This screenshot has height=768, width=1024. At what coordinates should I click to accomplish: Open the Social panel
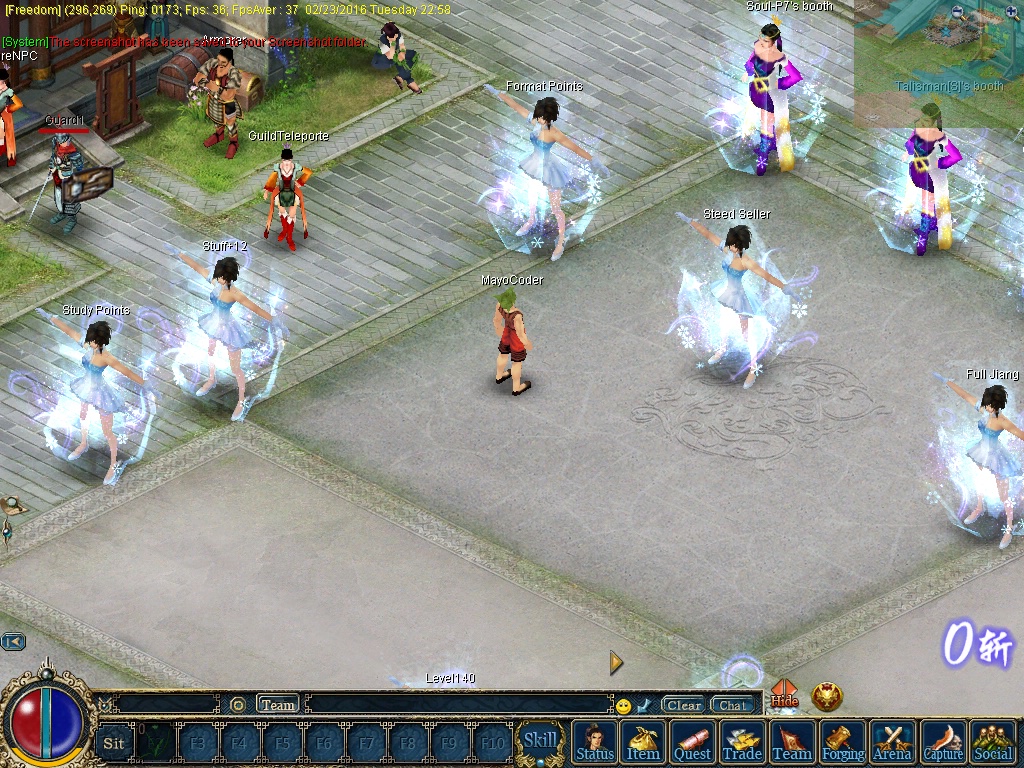(993, 742)
